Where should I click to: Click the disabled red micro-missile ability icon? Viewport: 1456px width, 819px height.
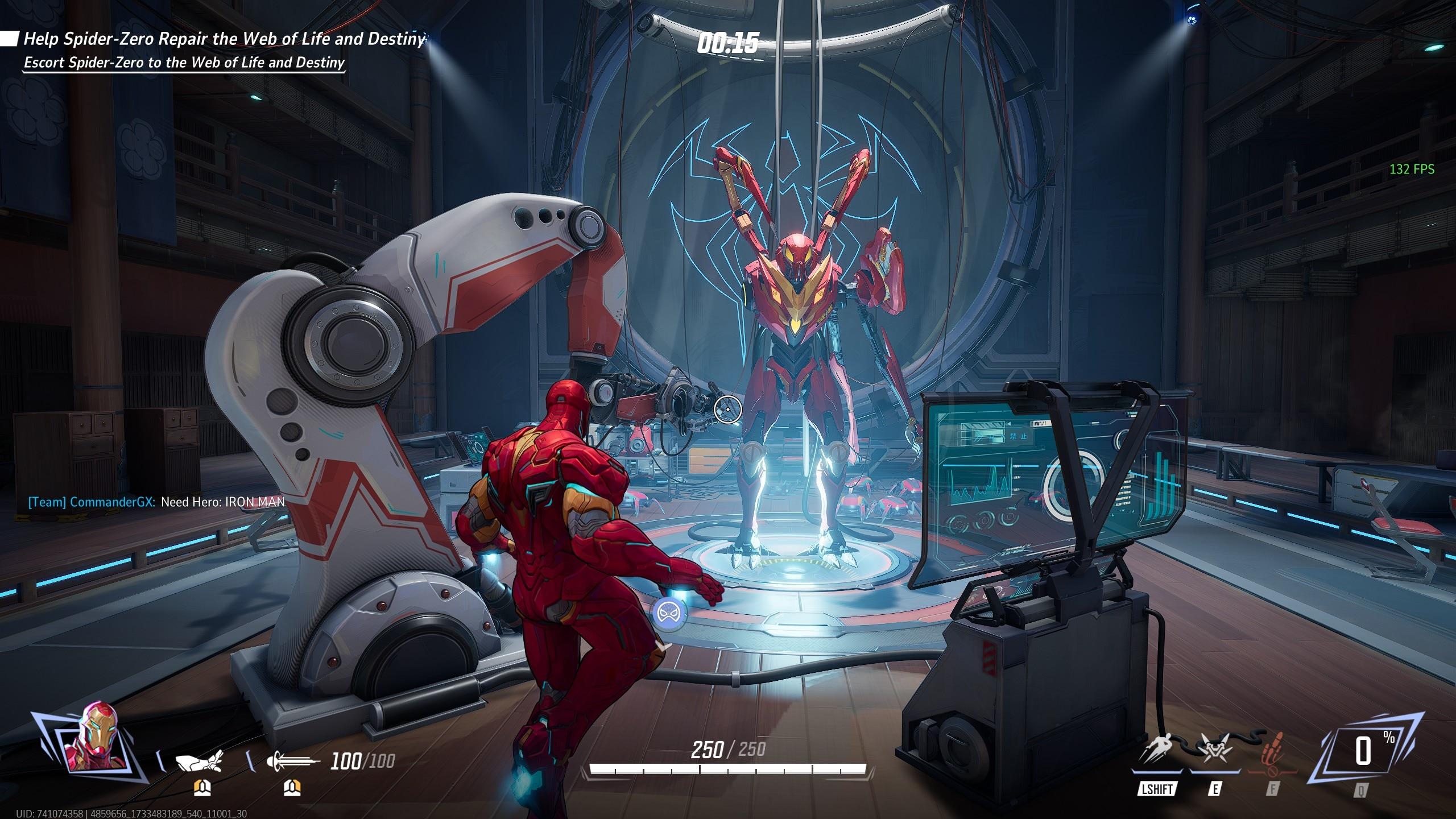coord(1272,752)
